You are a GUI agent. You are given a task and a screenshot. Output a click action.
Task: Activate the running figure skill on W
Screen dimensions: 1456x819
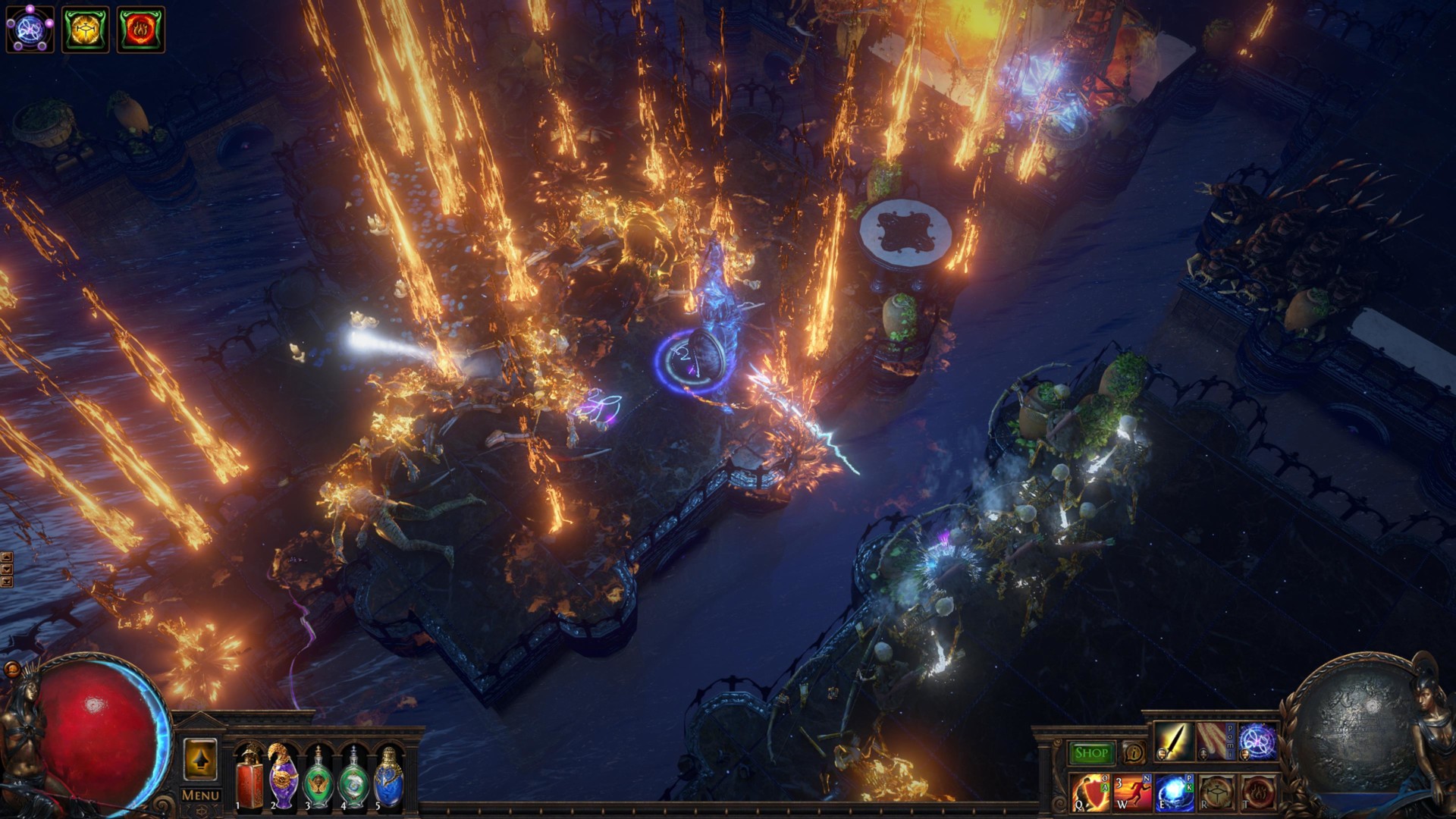(1132, 792)
